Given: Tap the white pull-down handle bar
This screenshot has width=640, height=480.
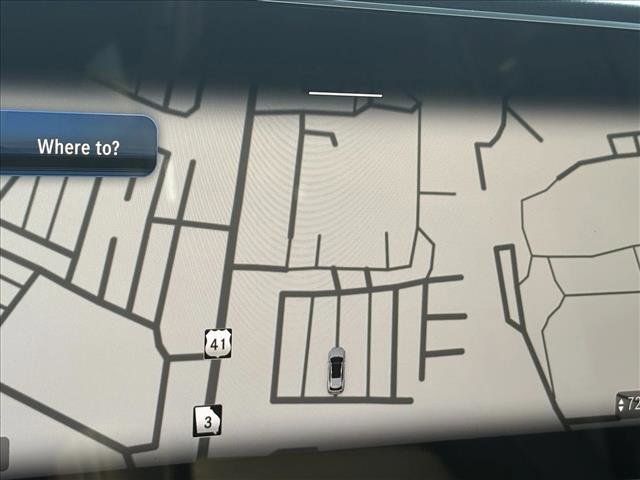Looking at the screenshot, I should [x=345, y=94].
